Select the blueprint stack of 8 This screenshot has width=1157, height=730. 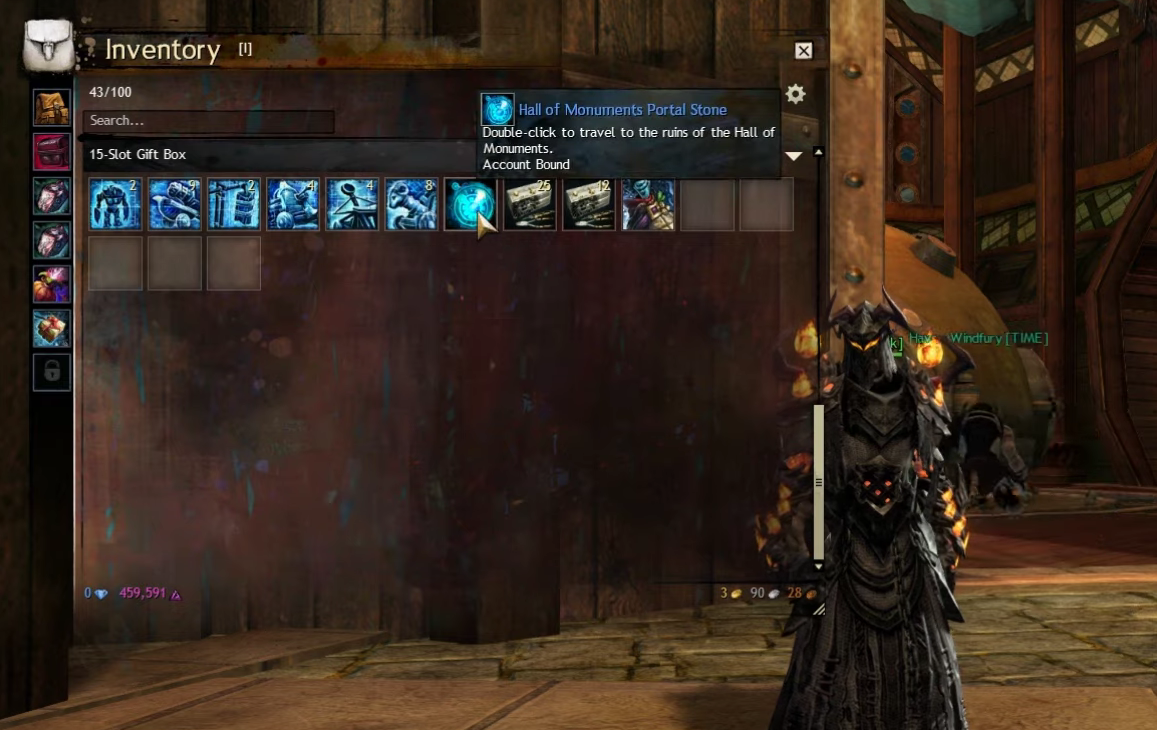(x=411, y=204)
